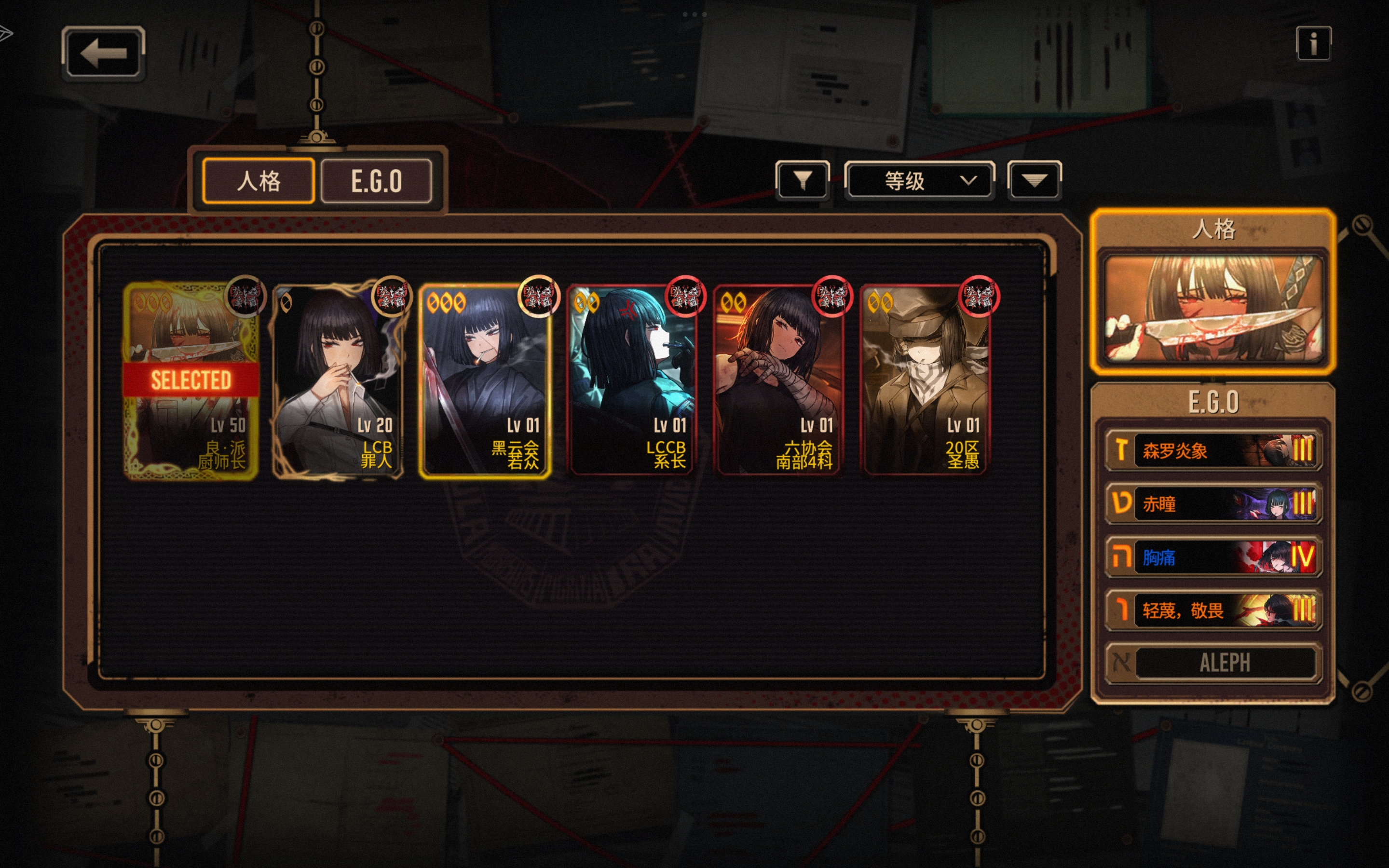Screen dimensions: 1389x868
Task: Choose the 轻蔑，敬畏 E.G.O slot
Action: click(x=1213, y=610)
